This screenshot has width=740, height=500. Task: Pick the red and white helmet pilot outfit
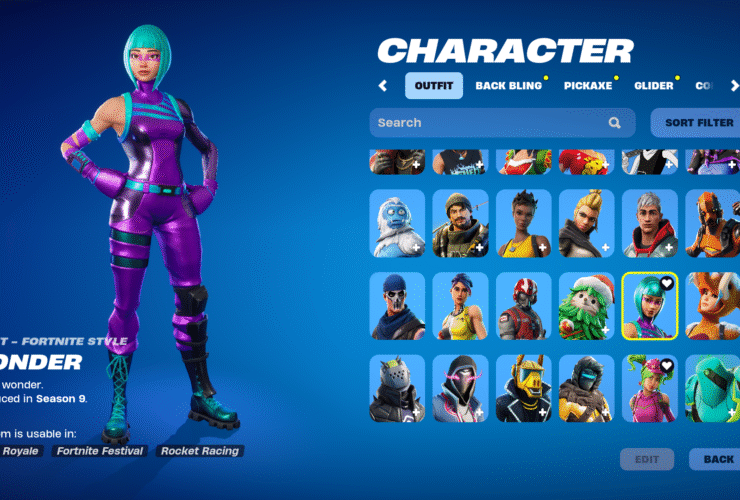point(524,305)
